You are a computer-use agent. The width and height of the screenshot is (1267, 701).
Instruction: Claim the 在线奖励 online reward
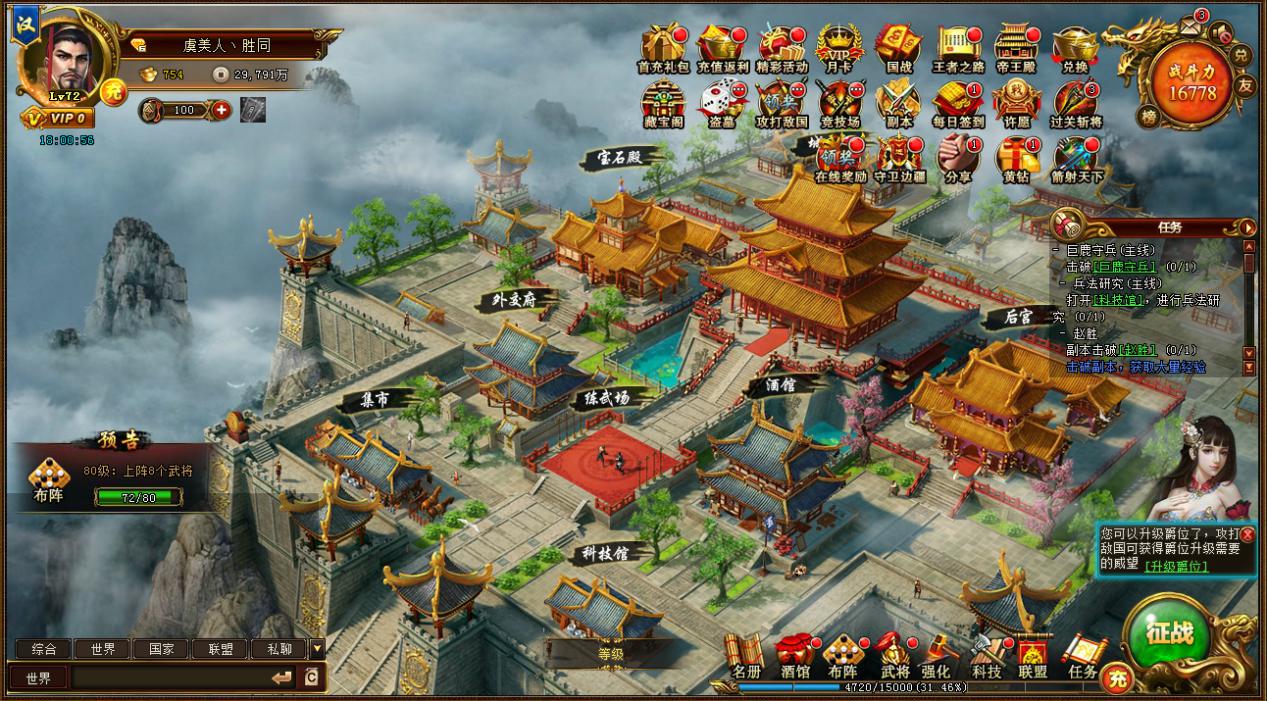tap(839, 157)
